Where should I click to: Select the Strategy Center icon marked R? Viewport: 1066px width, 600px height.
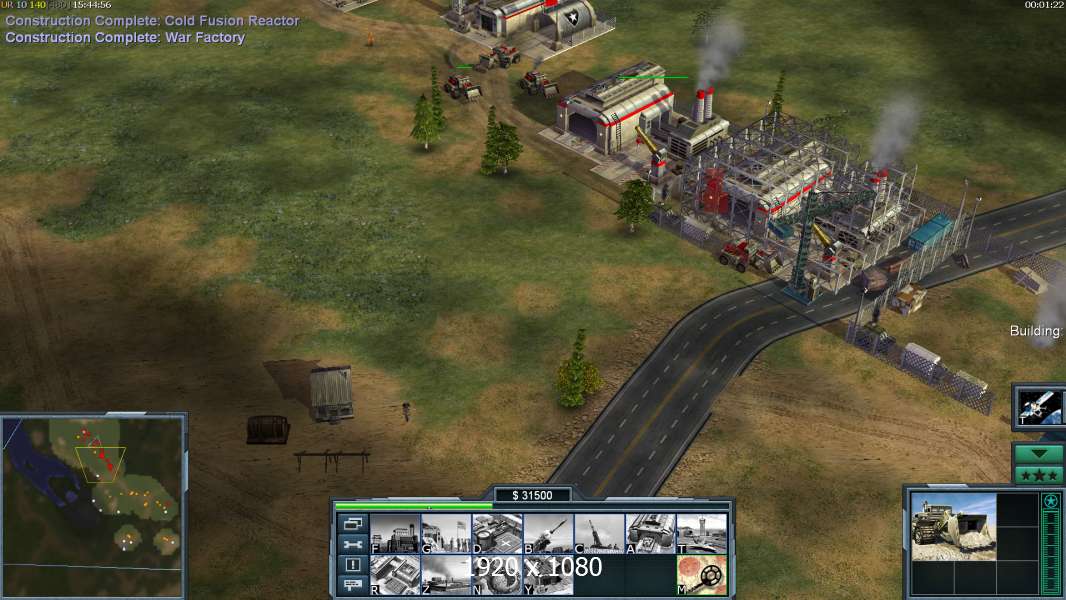tap(395, 575)
